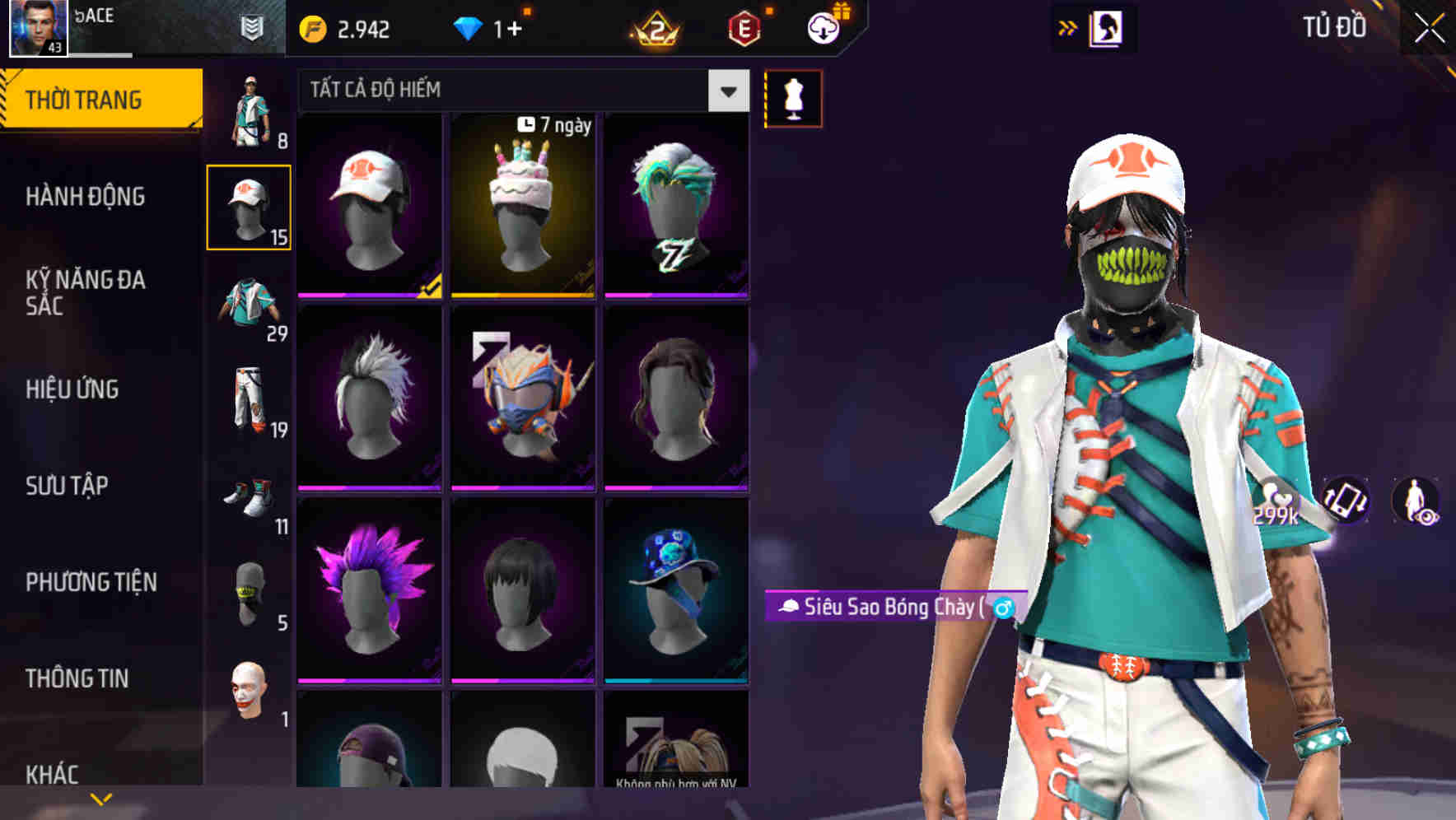Toggle the phone rotate view icon
The width and height of the screenshot is (1456, 820).
[1346, 501]
